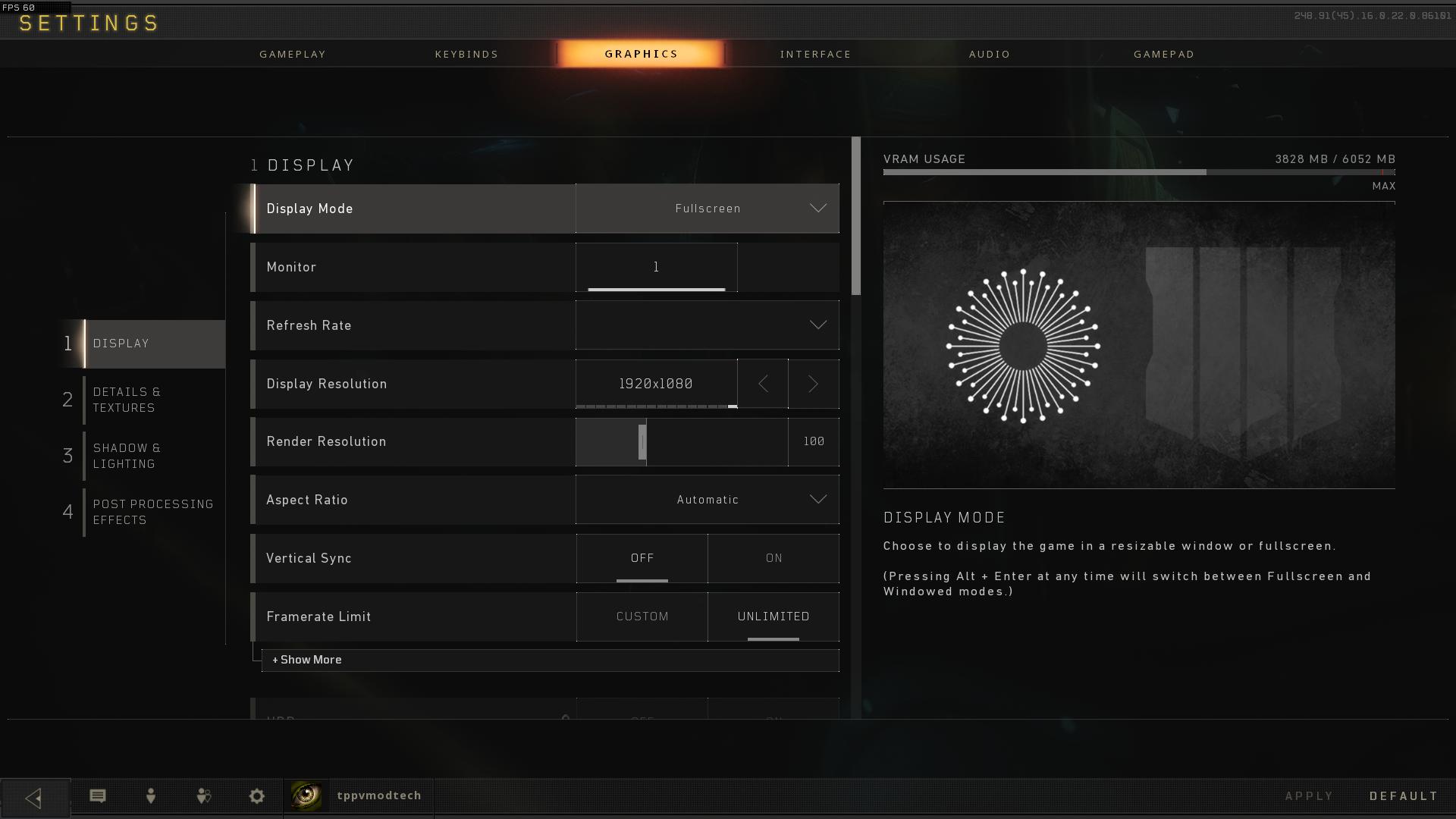Image resolution: width=1456 pixels, height=819 pixels.
Task: Choose the next Display Resolution with right arrow
Action: 813,384
